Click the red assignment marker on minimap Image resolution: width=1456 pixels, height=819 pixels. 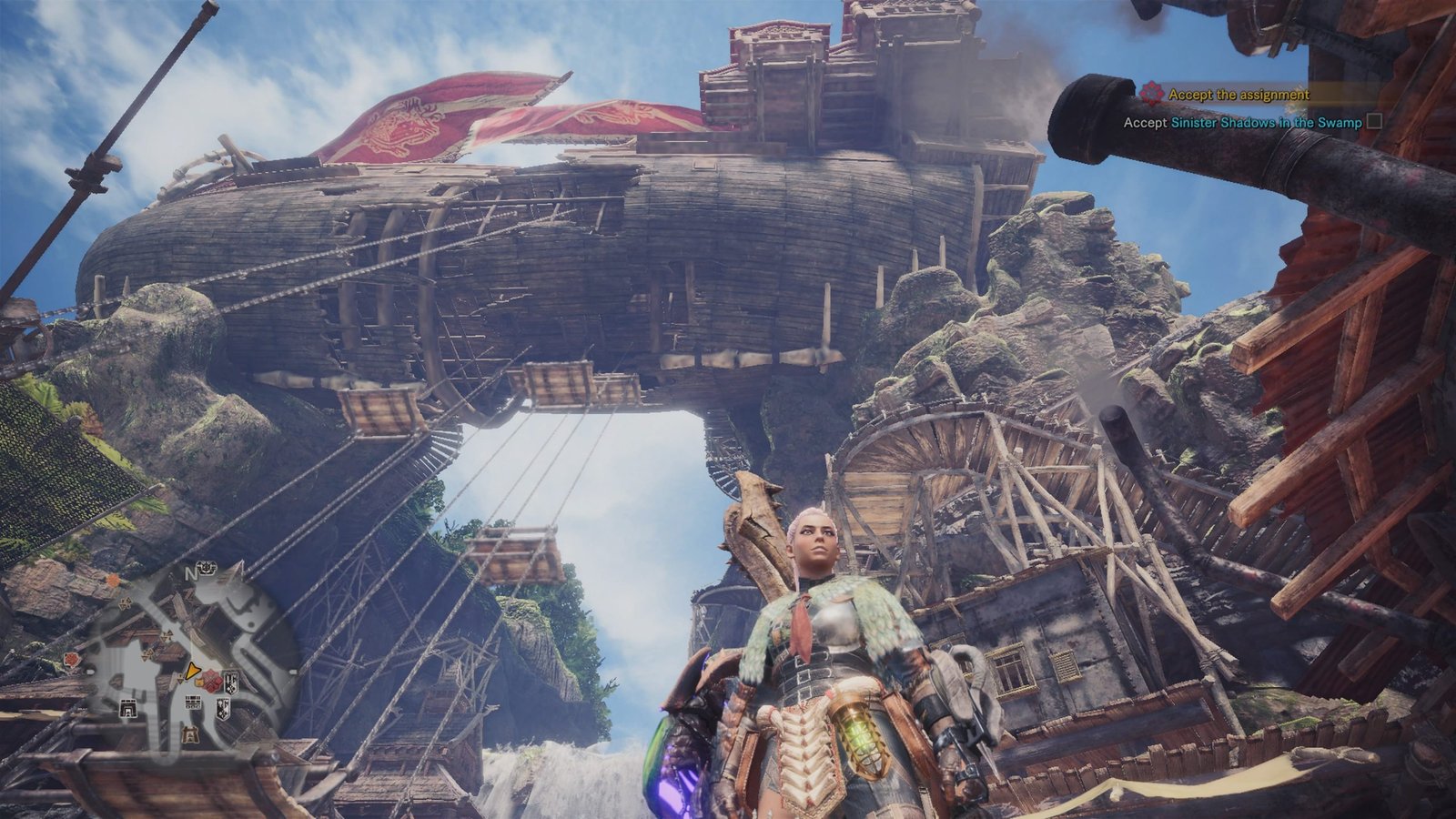coord(211,680)
